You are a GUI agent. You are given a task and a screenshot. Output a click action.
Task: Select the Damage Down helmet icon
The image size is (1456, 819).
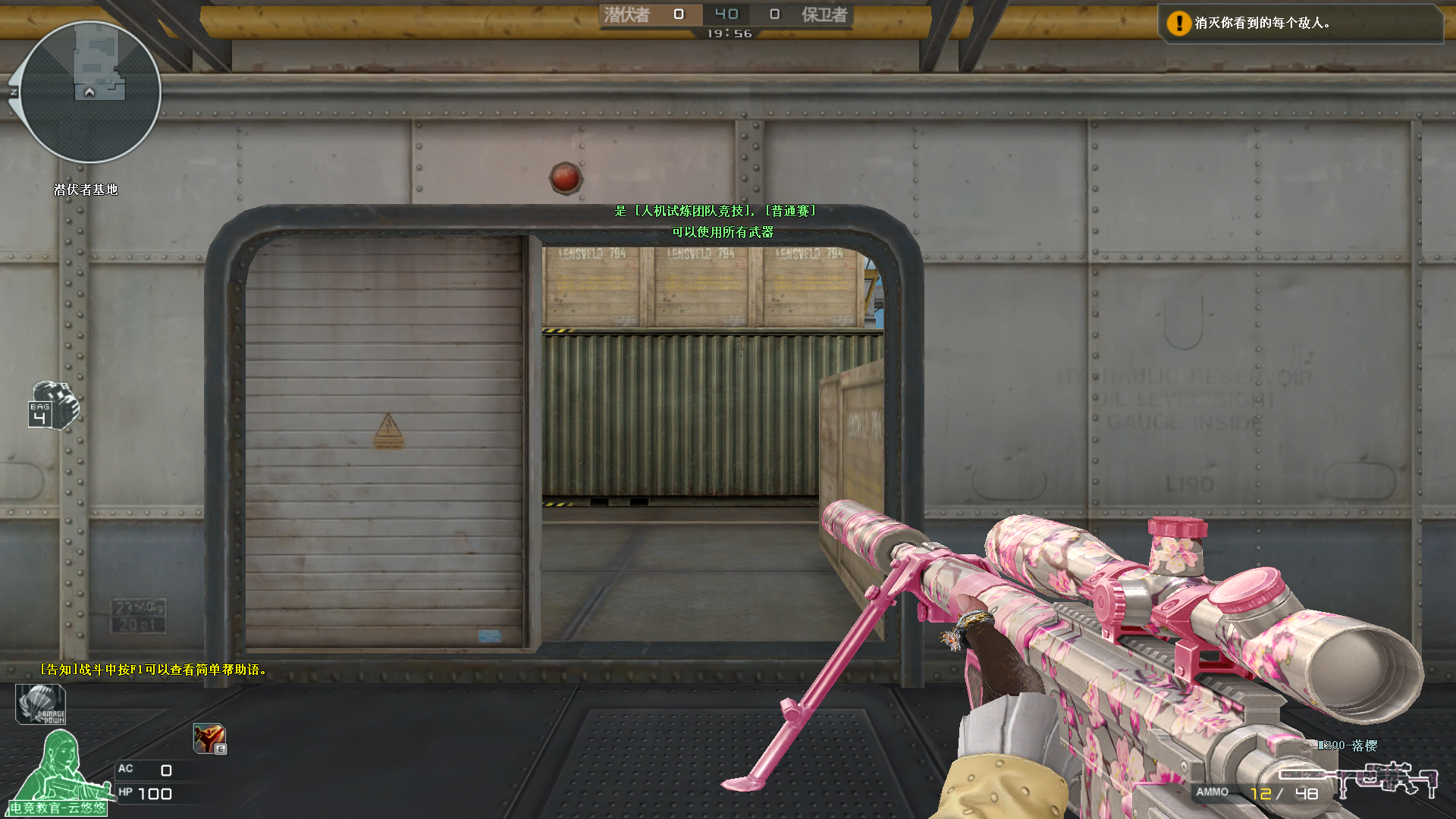point(41,704)
